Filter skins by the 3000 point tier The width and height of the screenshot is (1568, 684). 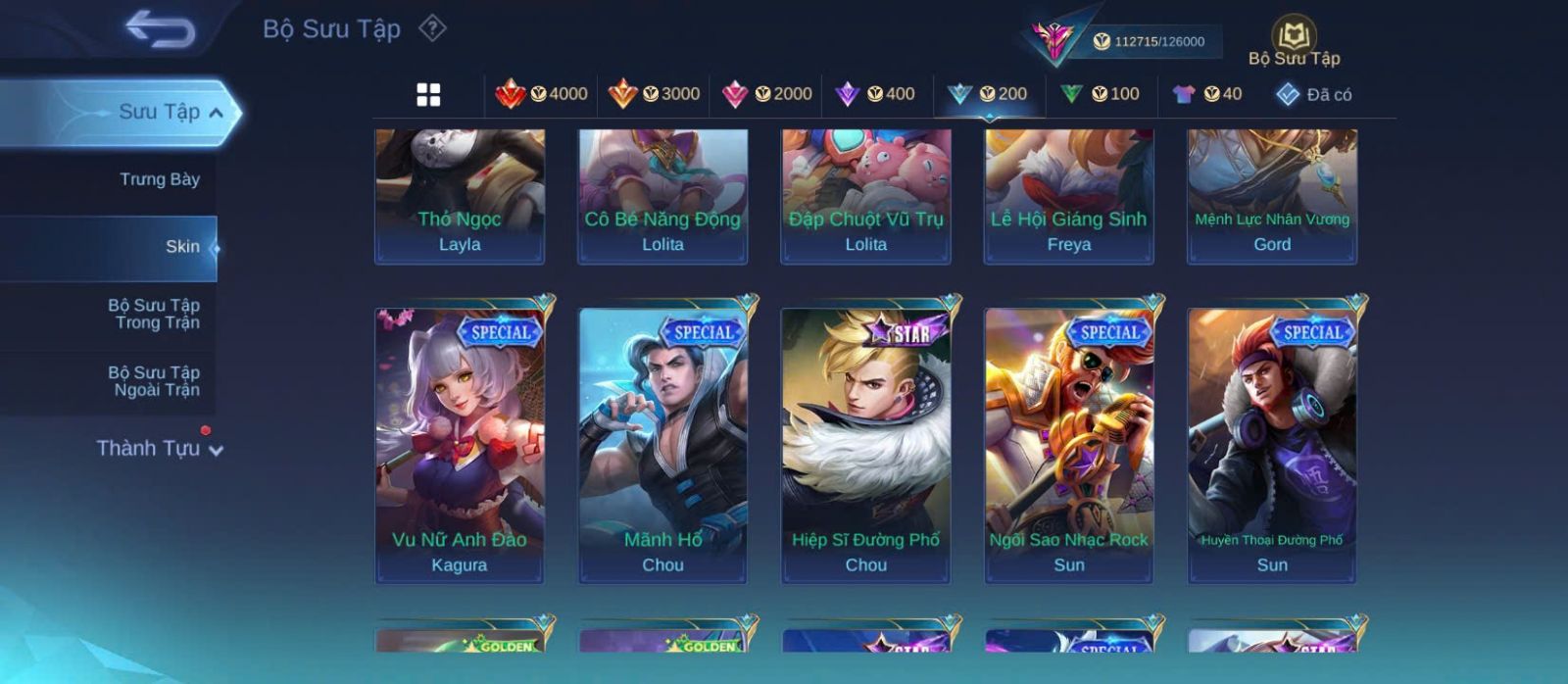coord(654,94)
